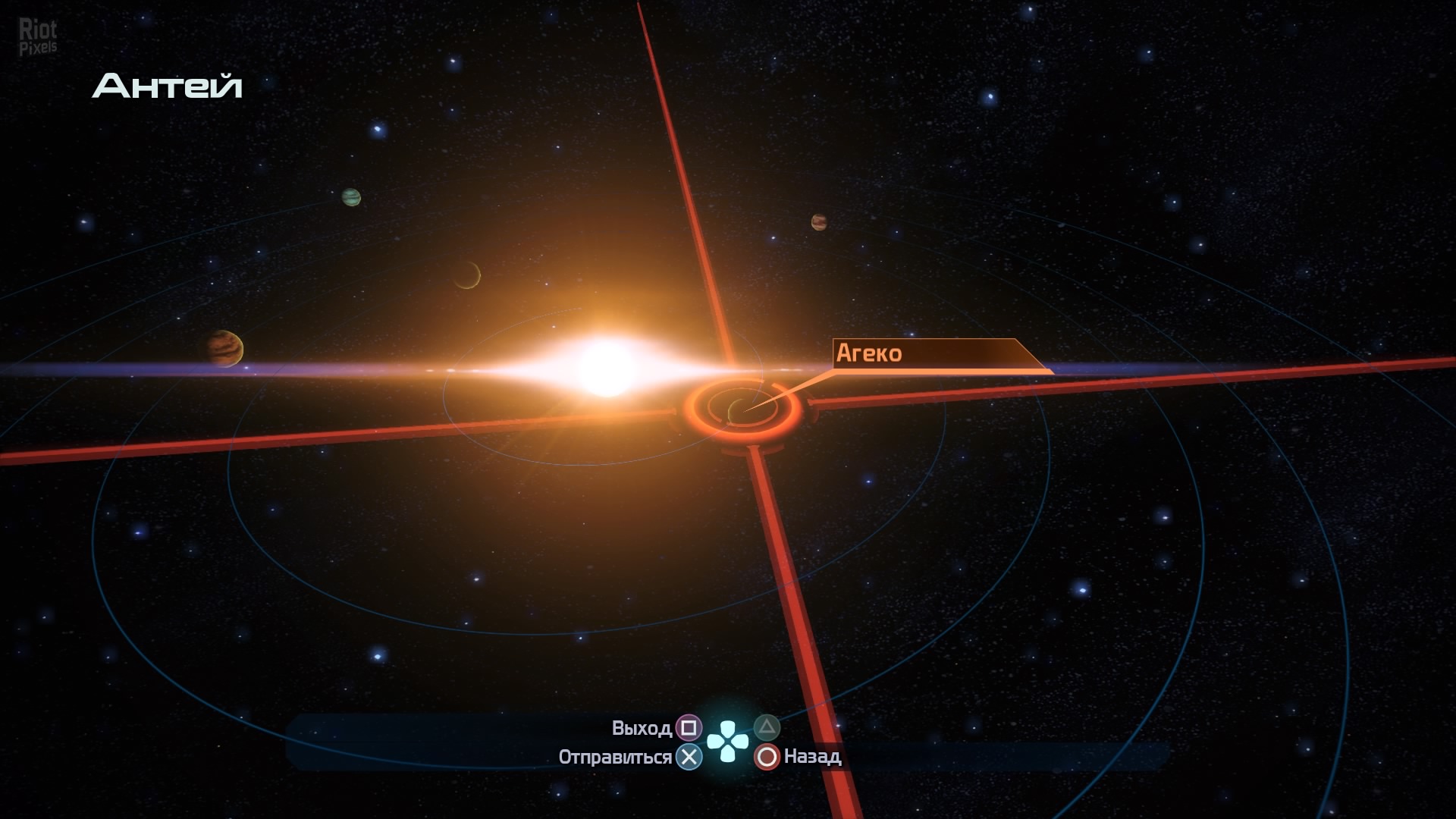Image resolution: width=1456 pixels, height=819 pixels.
Task: Select the green striped planet on the map
Action: point(351,197)
